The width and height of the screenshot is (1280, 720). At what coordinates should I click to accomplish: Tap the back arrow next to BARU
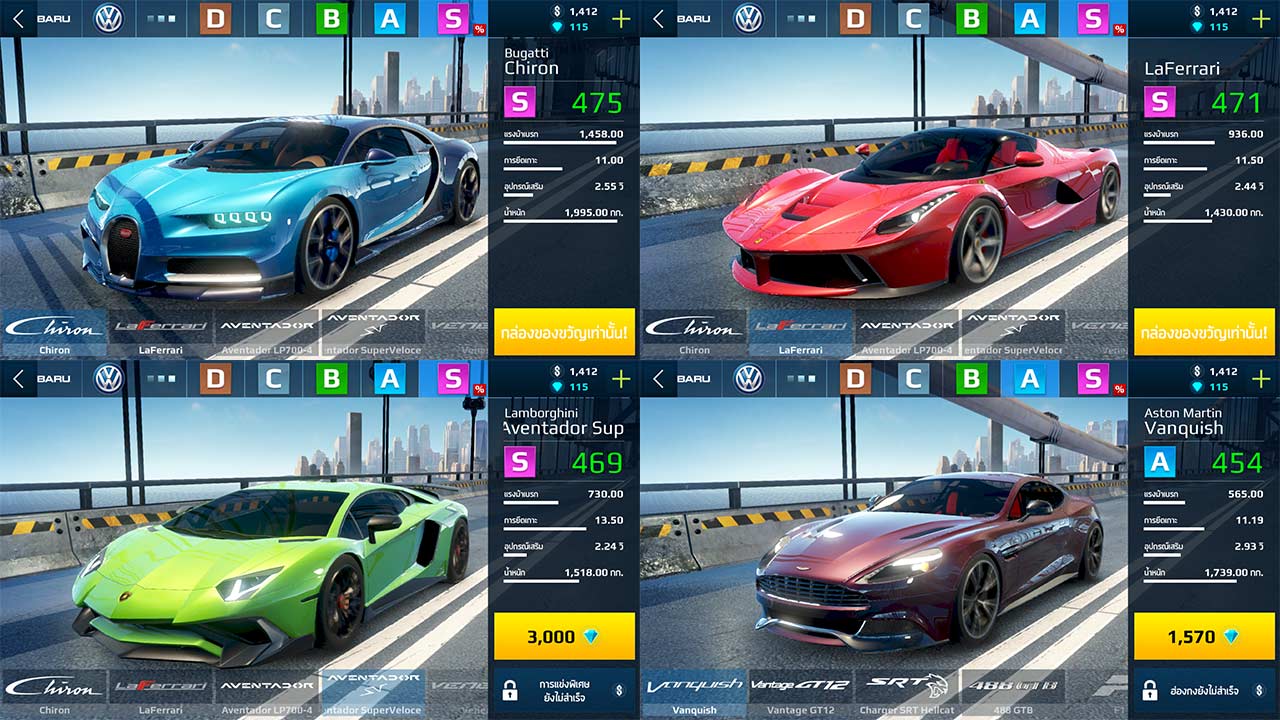coord(17,17)
